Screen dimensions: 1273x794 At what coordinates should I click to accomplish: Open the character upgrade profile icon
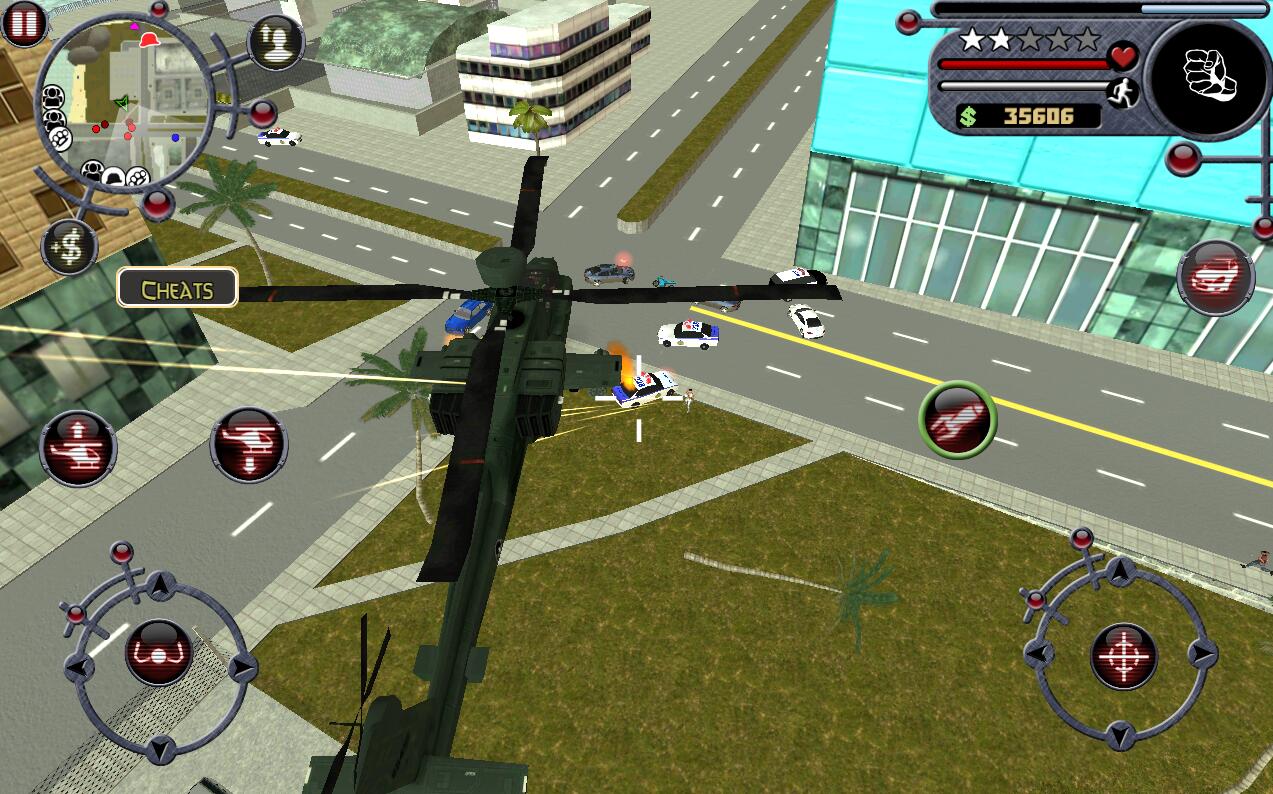click(x=275, y=42)
